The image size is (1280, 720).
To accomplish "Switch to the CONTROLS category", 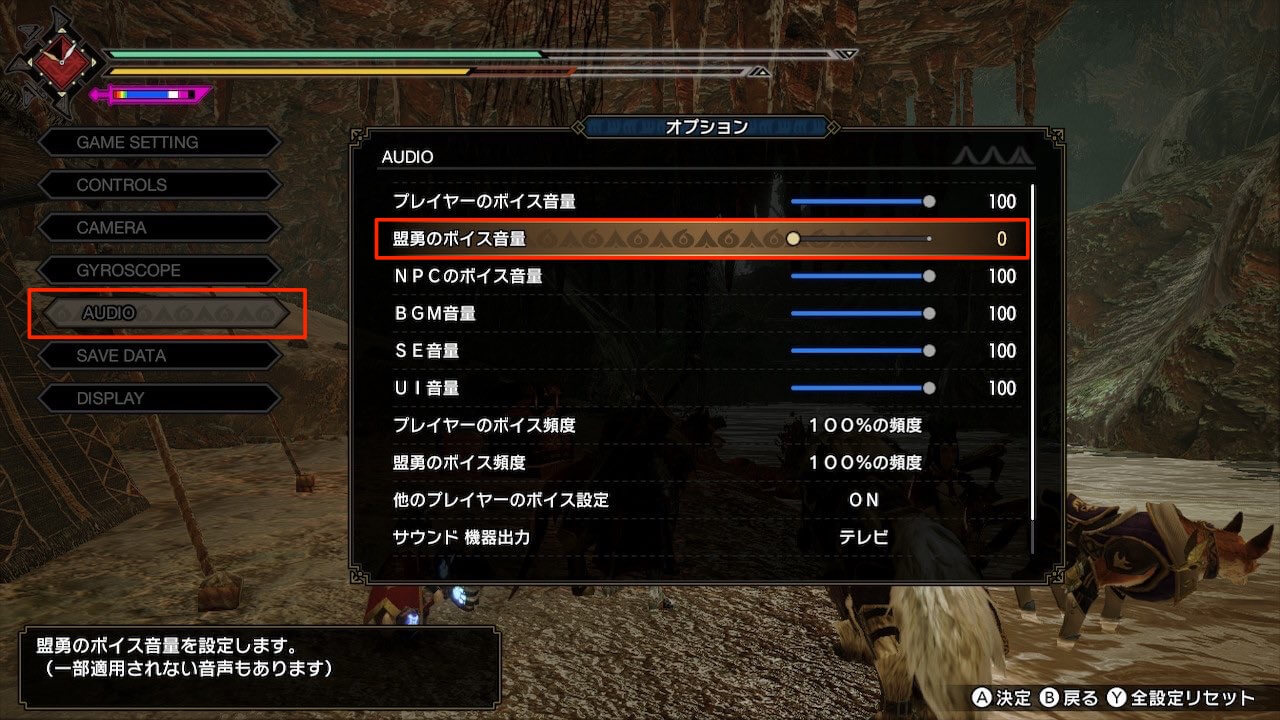I will 158,185.
